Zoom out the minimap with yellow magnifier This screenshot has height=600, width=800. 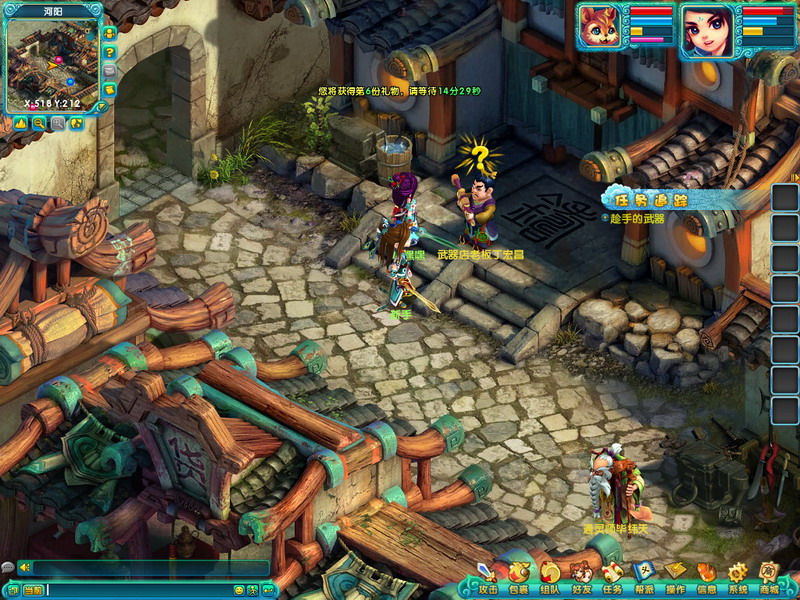coord(39,123)
